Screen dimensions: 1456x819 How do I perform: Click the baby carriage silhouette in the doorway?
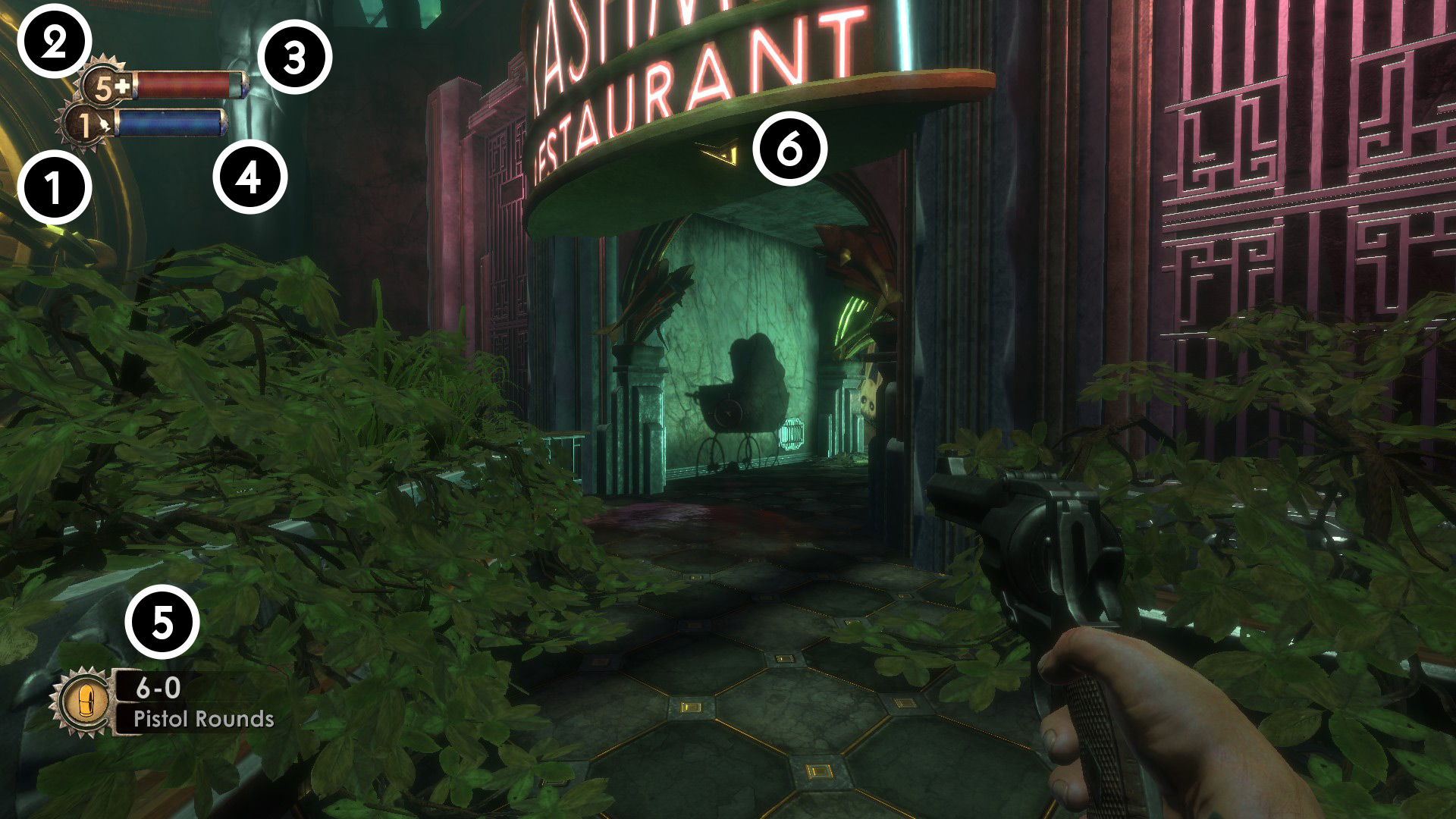pyautogui.click(x=739, y=394)
